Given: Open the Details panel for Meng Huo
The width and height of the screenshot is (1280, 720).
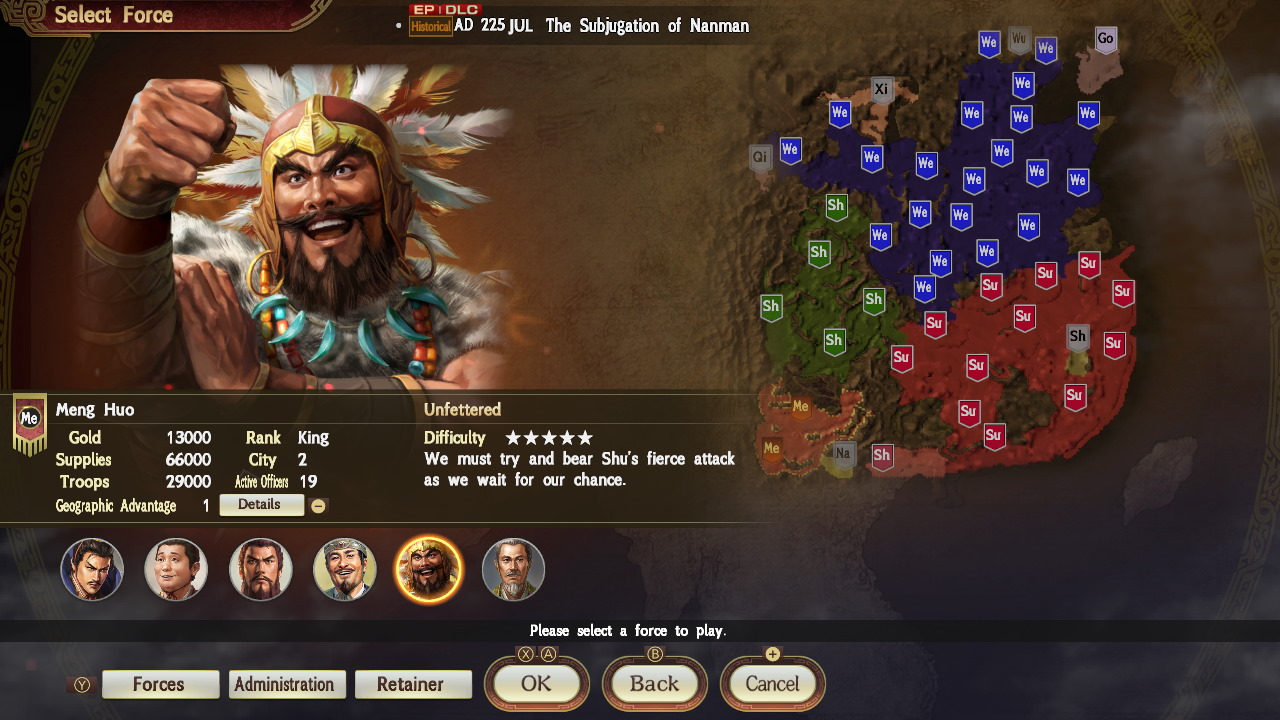Looking at the screenshot, I should coord(261,505).
